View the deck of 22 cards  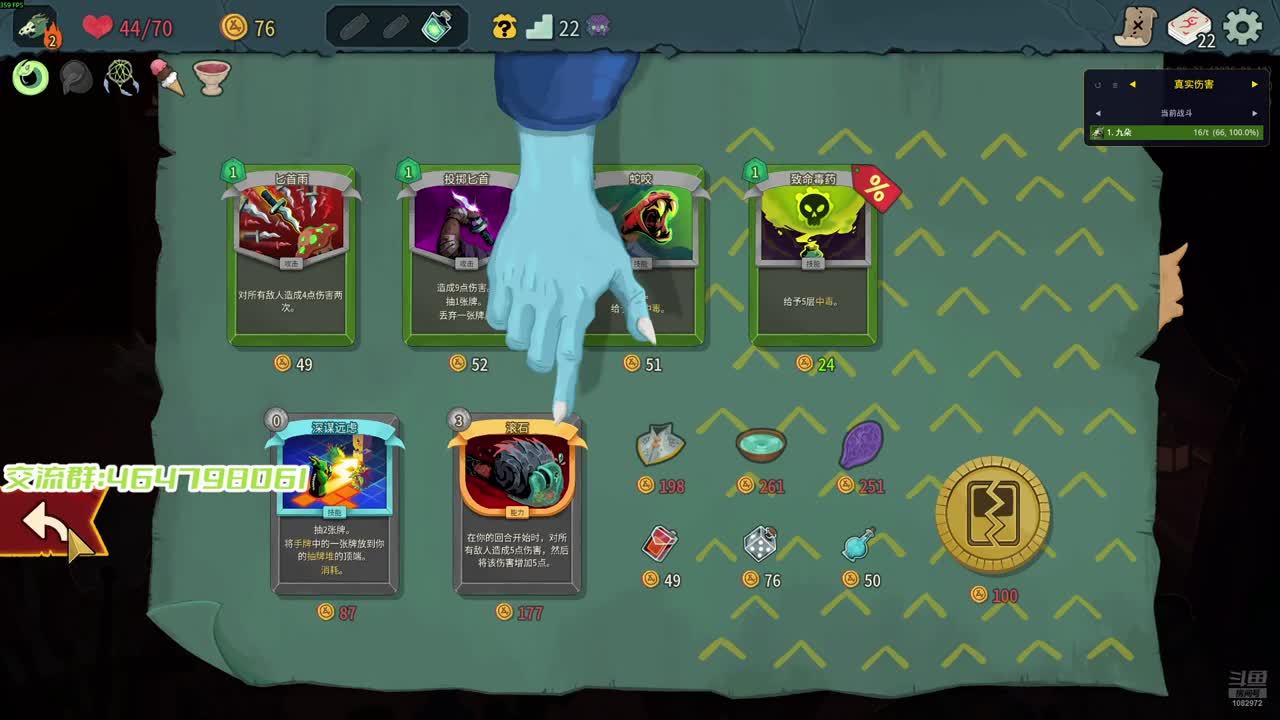pos(1190,27)
